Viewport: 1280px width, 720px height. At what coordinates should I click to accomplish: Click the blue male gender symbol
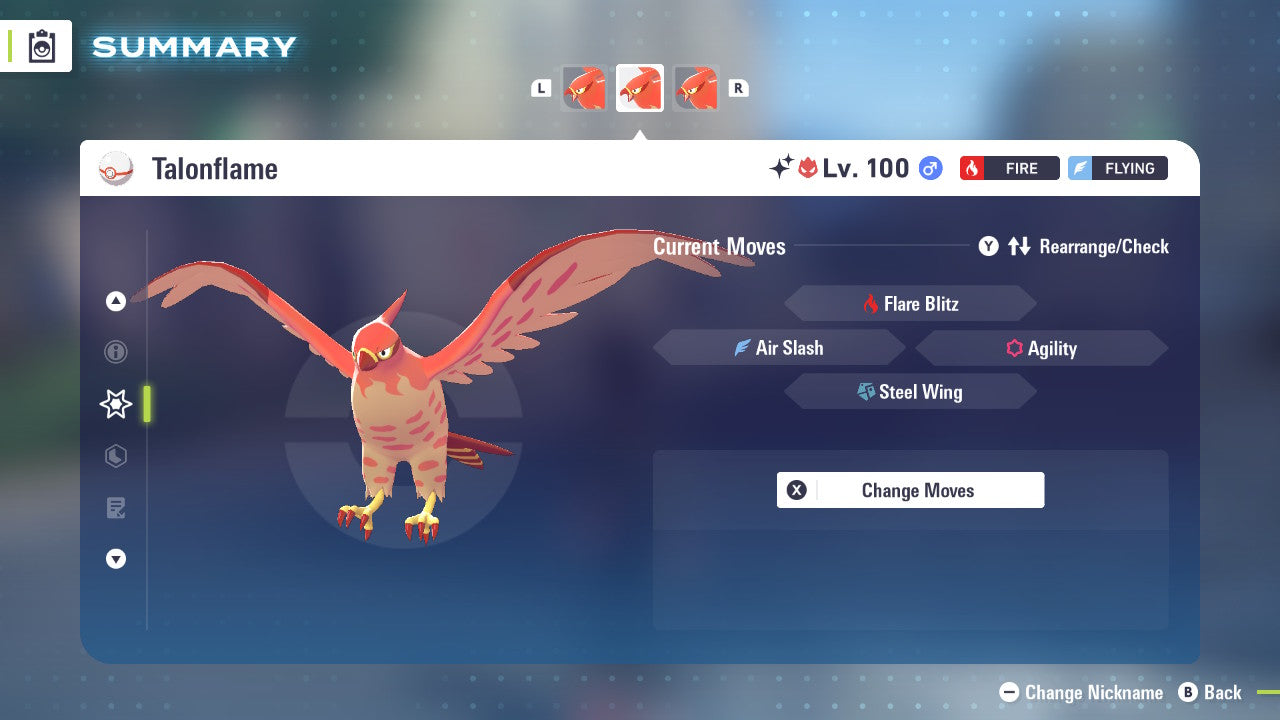(x=929, y=168)
